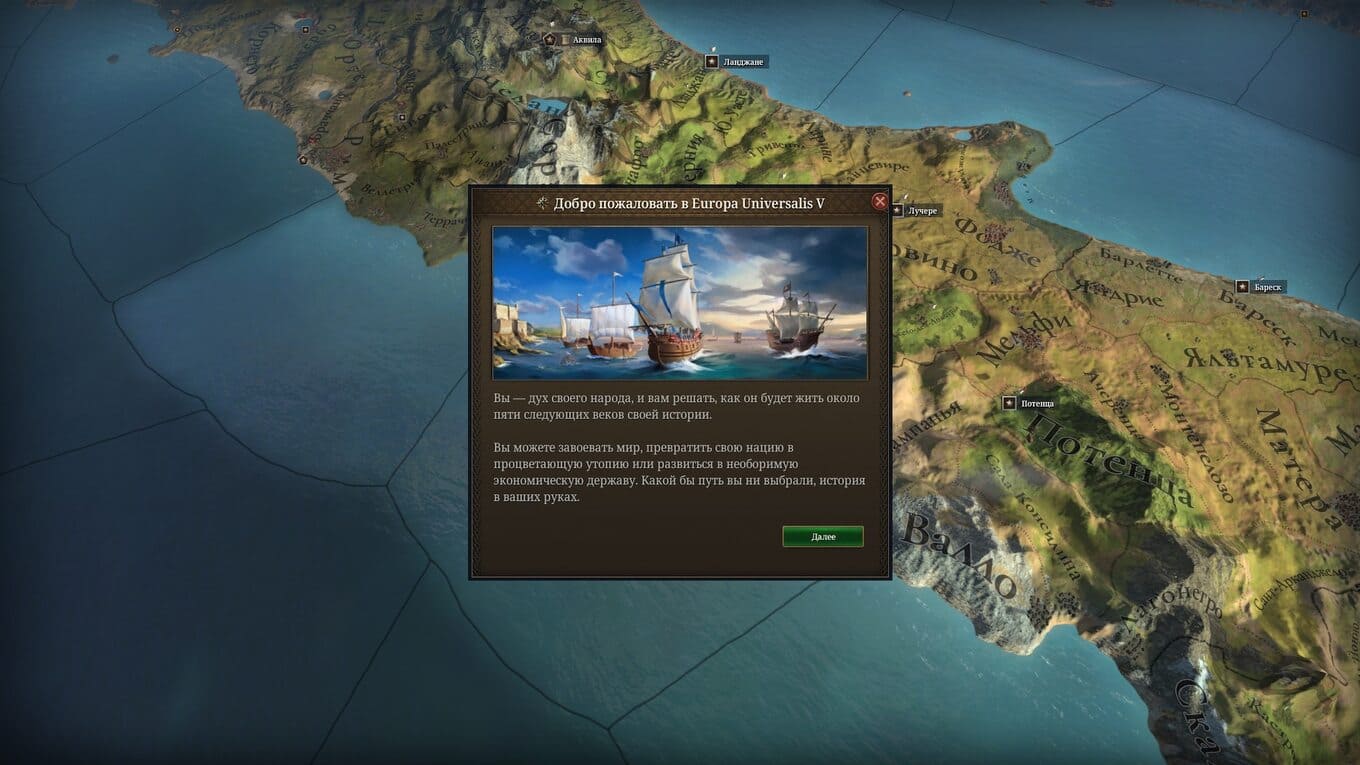This screenshot has height=765, width=1360.
Task: Close the welcome dialog with red X
Action: tap(880, 201)
